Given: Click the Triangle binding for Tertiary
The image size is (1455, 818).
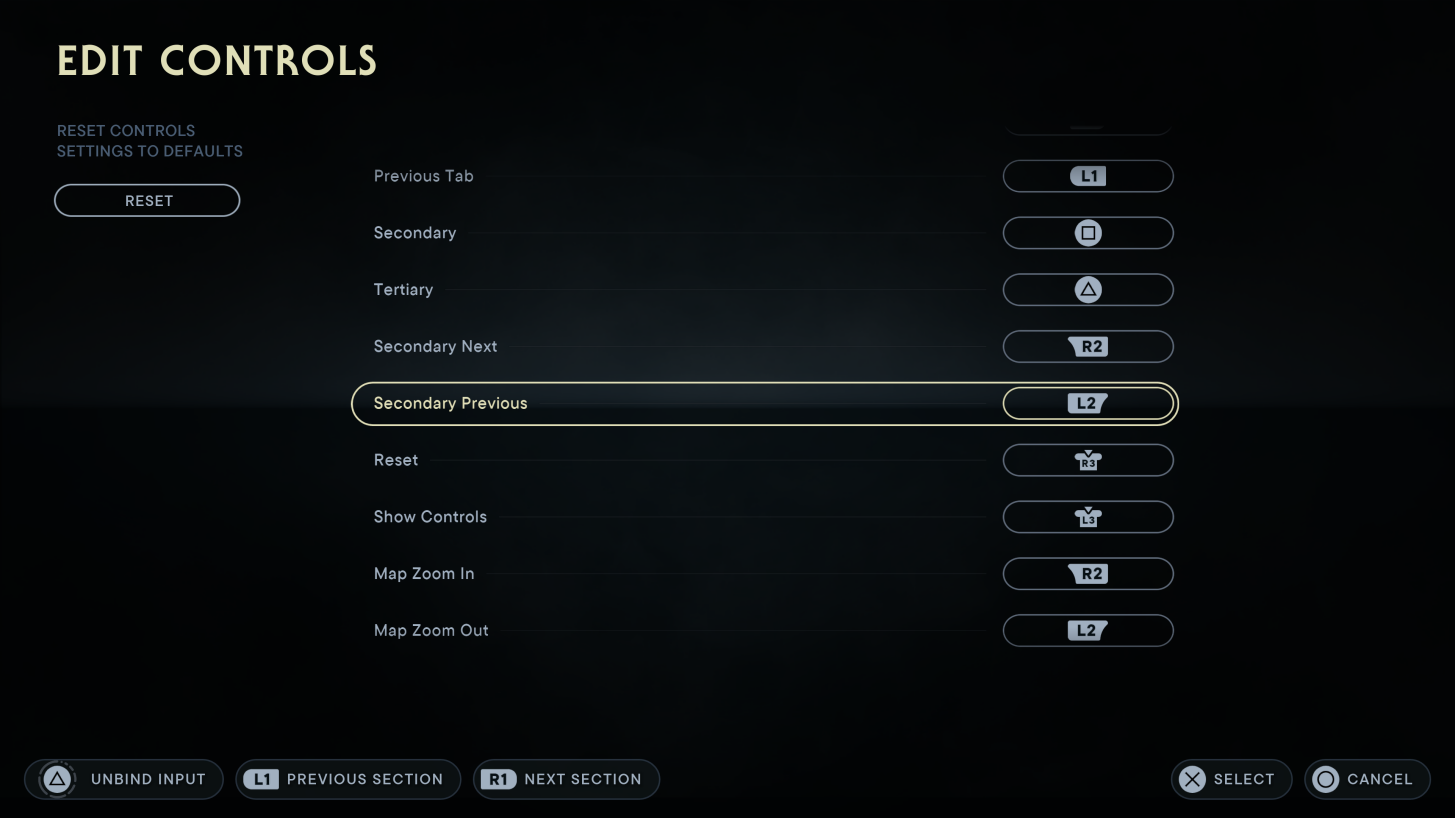Looking at the screenshot, I should (x=1087, y=289).
